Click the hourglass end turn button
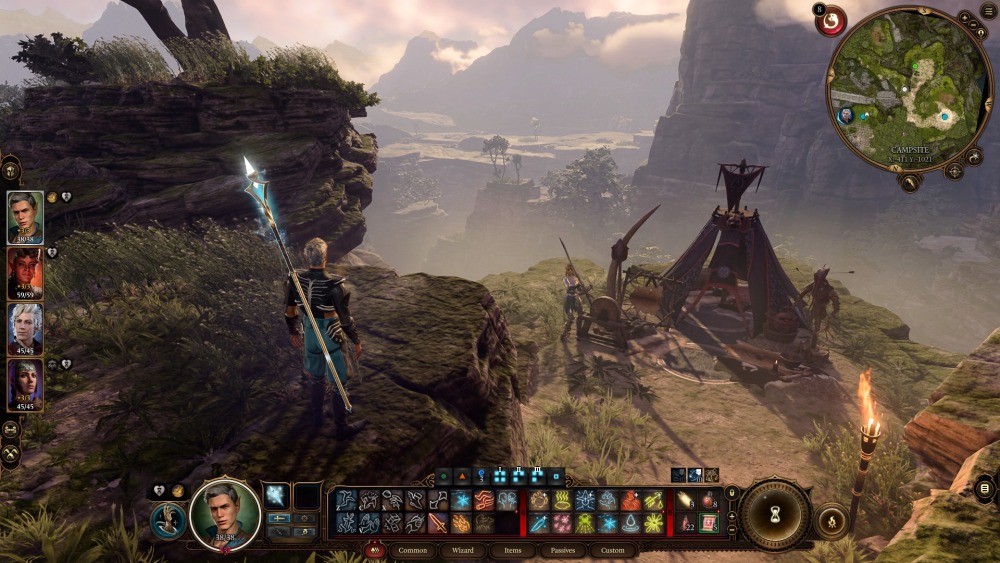Image resolution: width=1000 pixels, height=563 pixels. [773, 516]
